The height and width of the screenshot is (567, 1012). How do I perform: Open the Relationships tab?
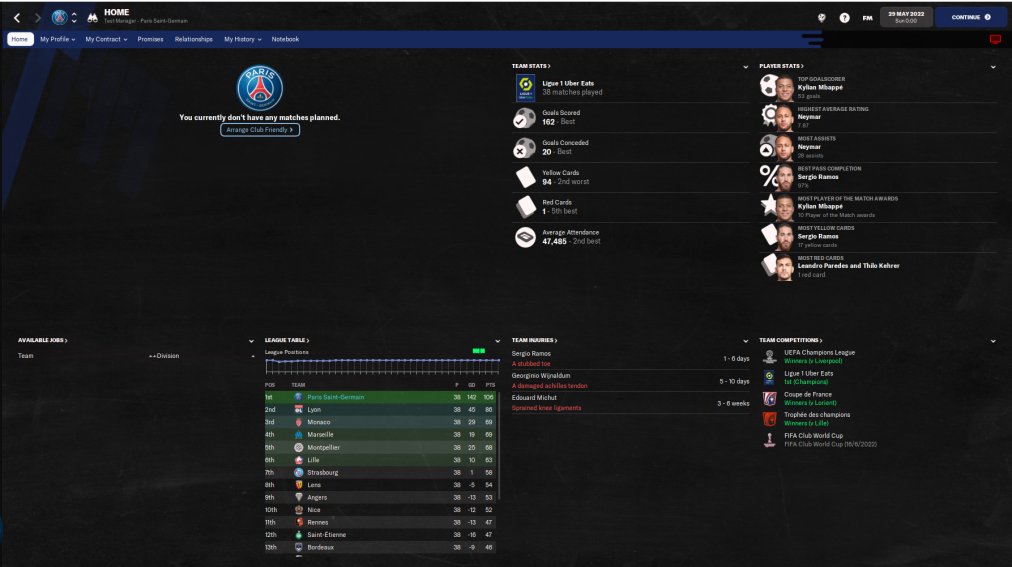point(194,39)
